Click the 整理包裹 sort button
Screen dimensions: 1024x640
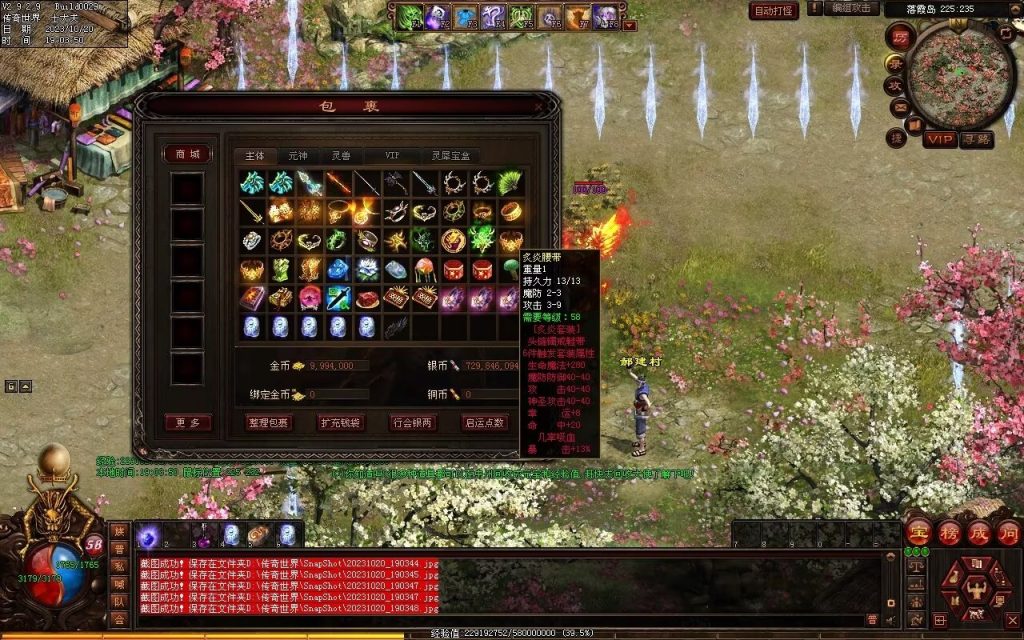269,423
